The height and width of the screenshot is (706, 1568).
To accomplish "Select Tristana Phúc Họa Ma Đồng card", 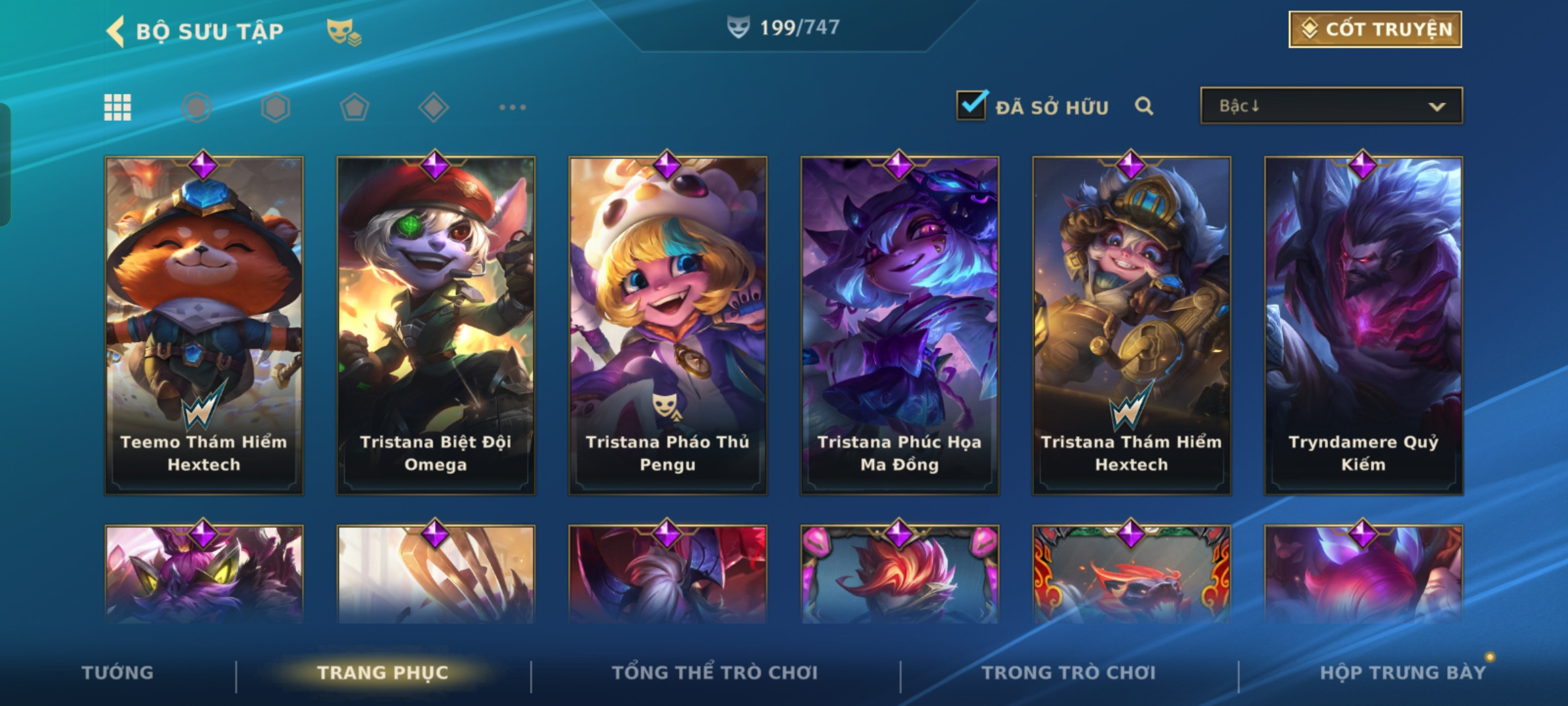I will [900, 325].
